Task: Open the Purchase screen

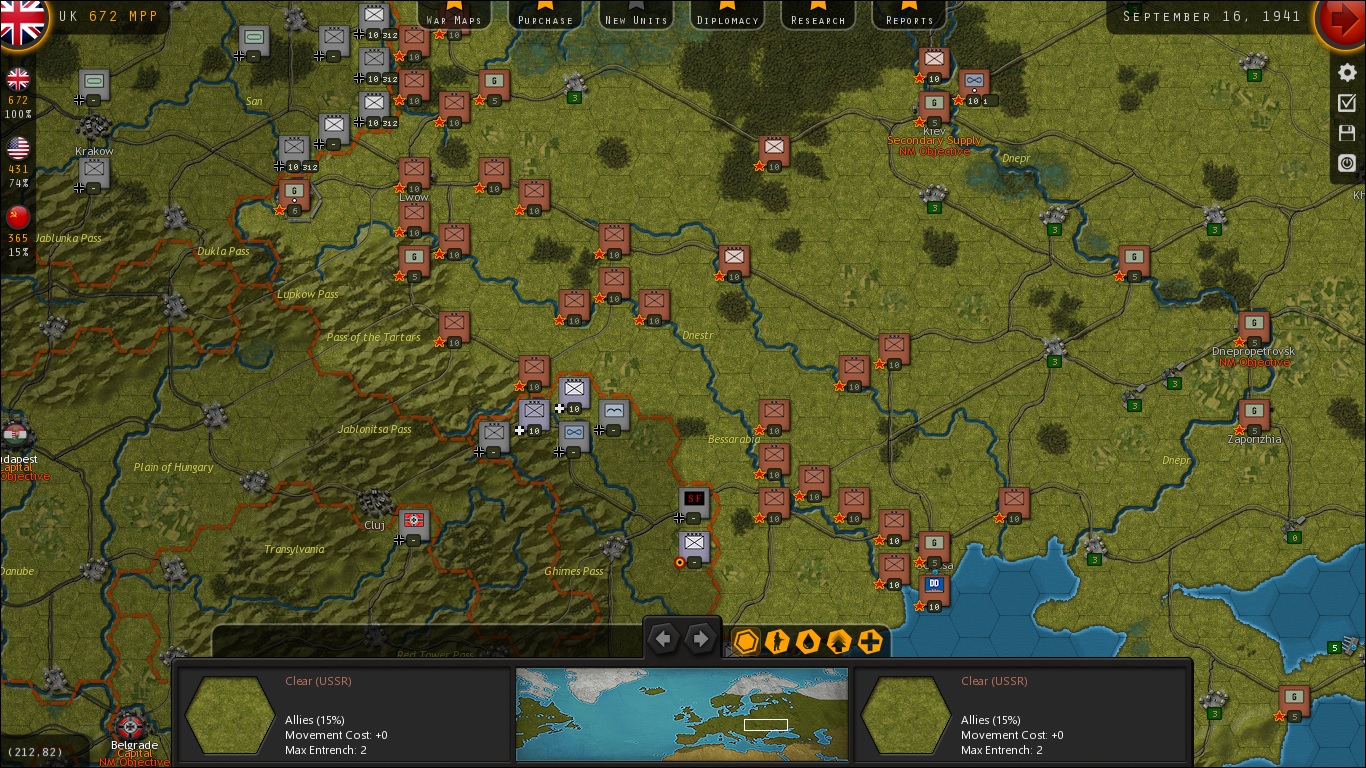Action: [544, 16]
